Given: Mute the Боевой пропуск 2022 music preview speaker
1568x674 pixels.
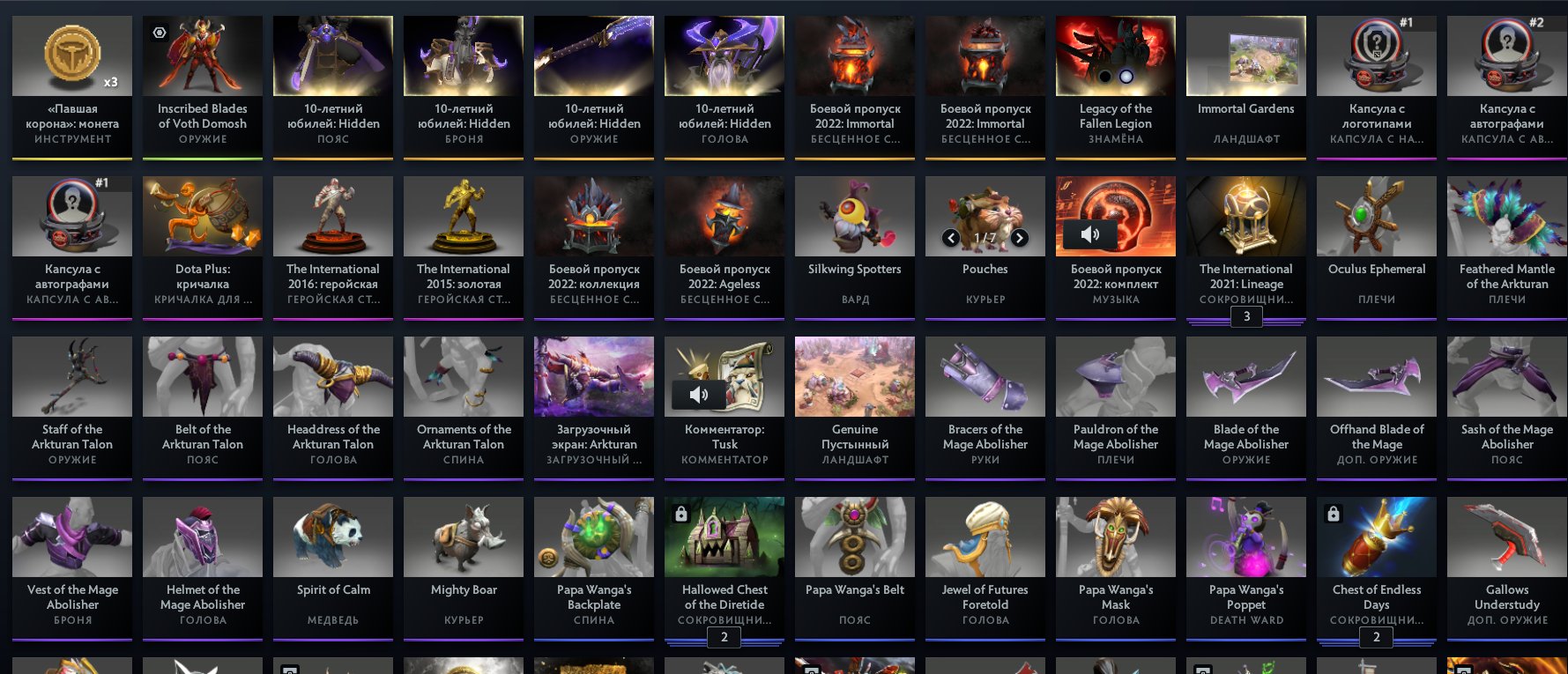Looking at the screenshot, I should (x=1090, y=234).
